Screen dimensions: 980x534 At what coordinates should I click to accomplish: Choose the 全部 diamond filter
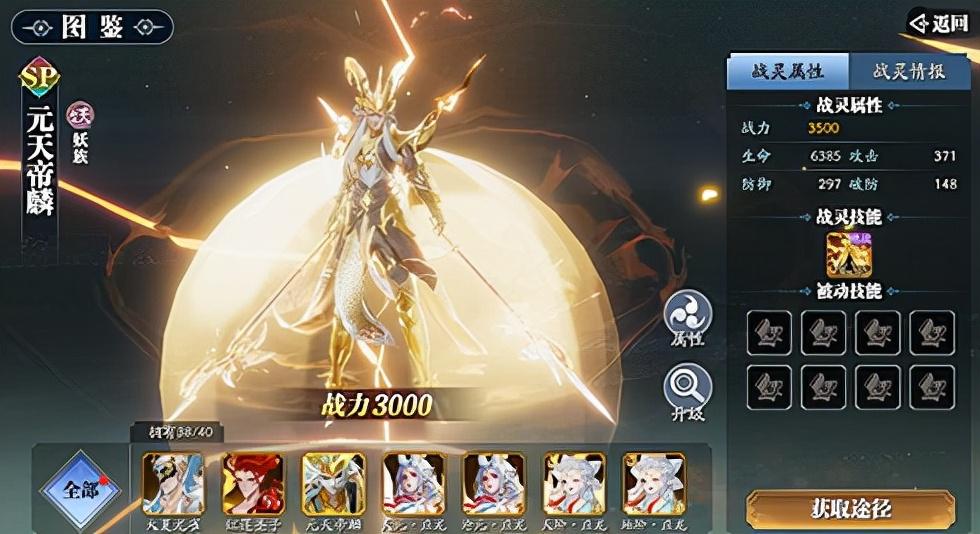[78, 491]
